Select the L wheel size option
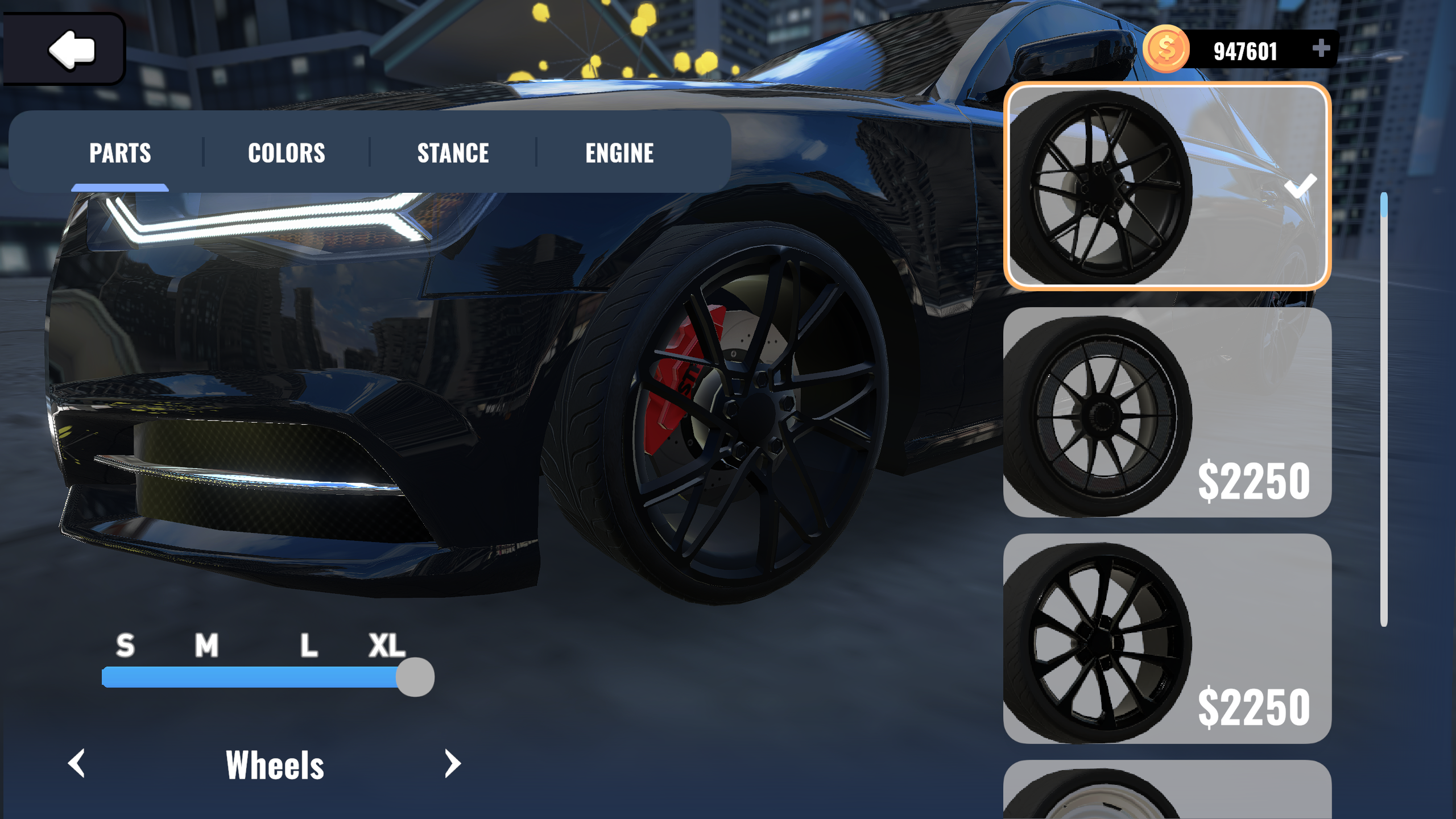This screenshot has width=1456, height=819. [x=308, y=644]
